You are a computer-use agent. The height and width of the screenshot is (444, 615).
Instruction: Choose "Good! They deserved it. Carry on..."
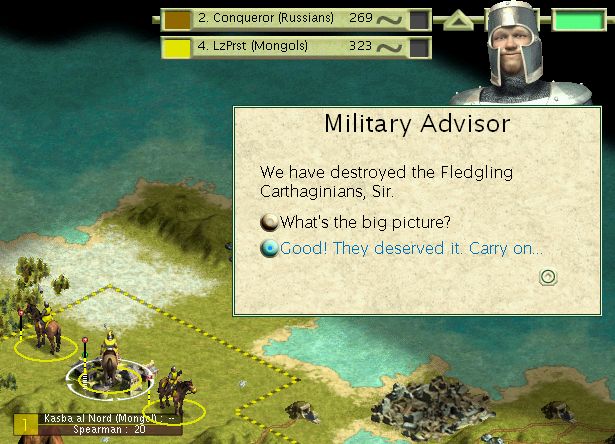[x=410, y=249]
